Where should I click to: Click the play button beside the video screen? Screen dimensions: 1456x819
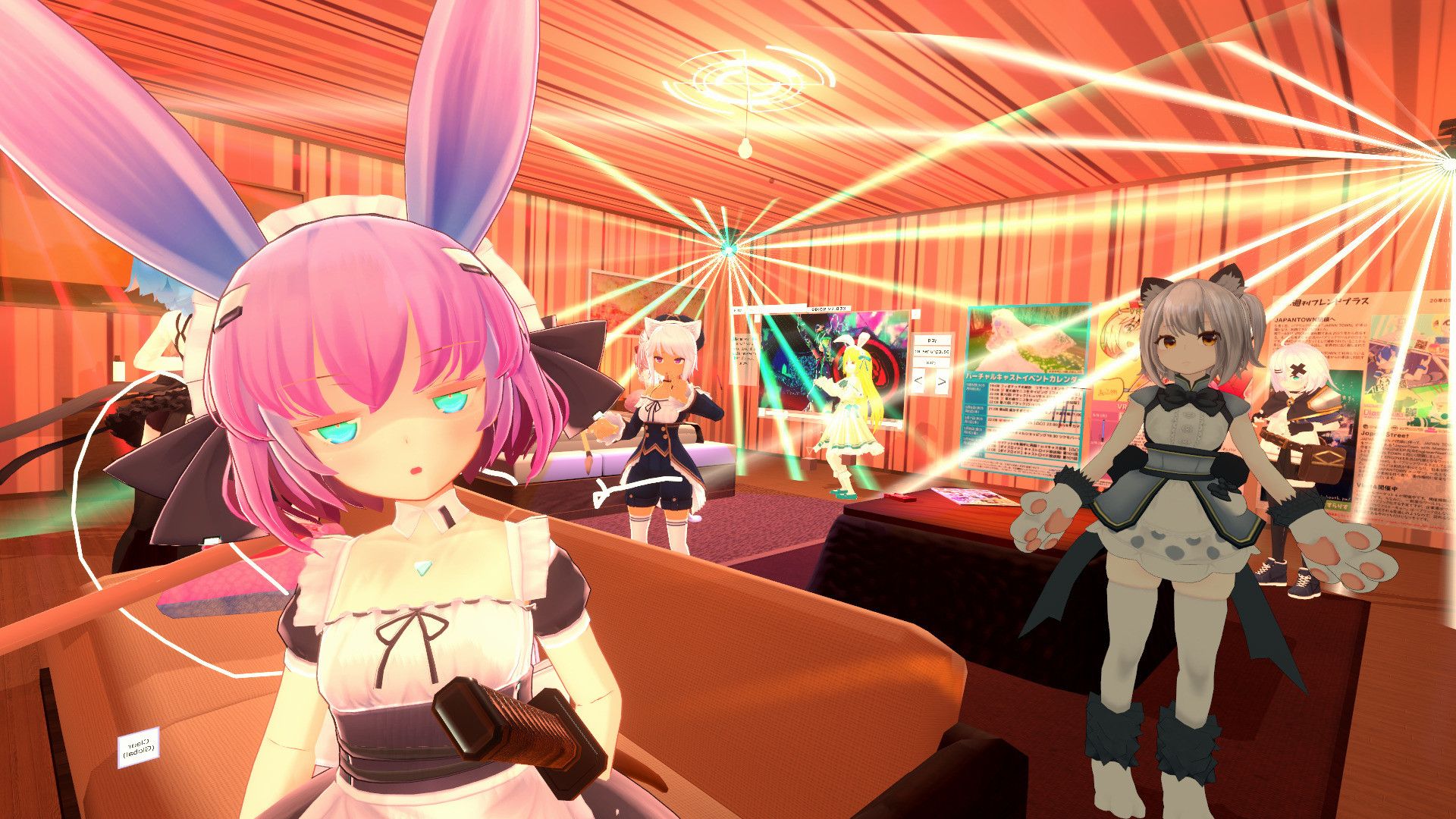pyautogui.click(x=932, y=340)
